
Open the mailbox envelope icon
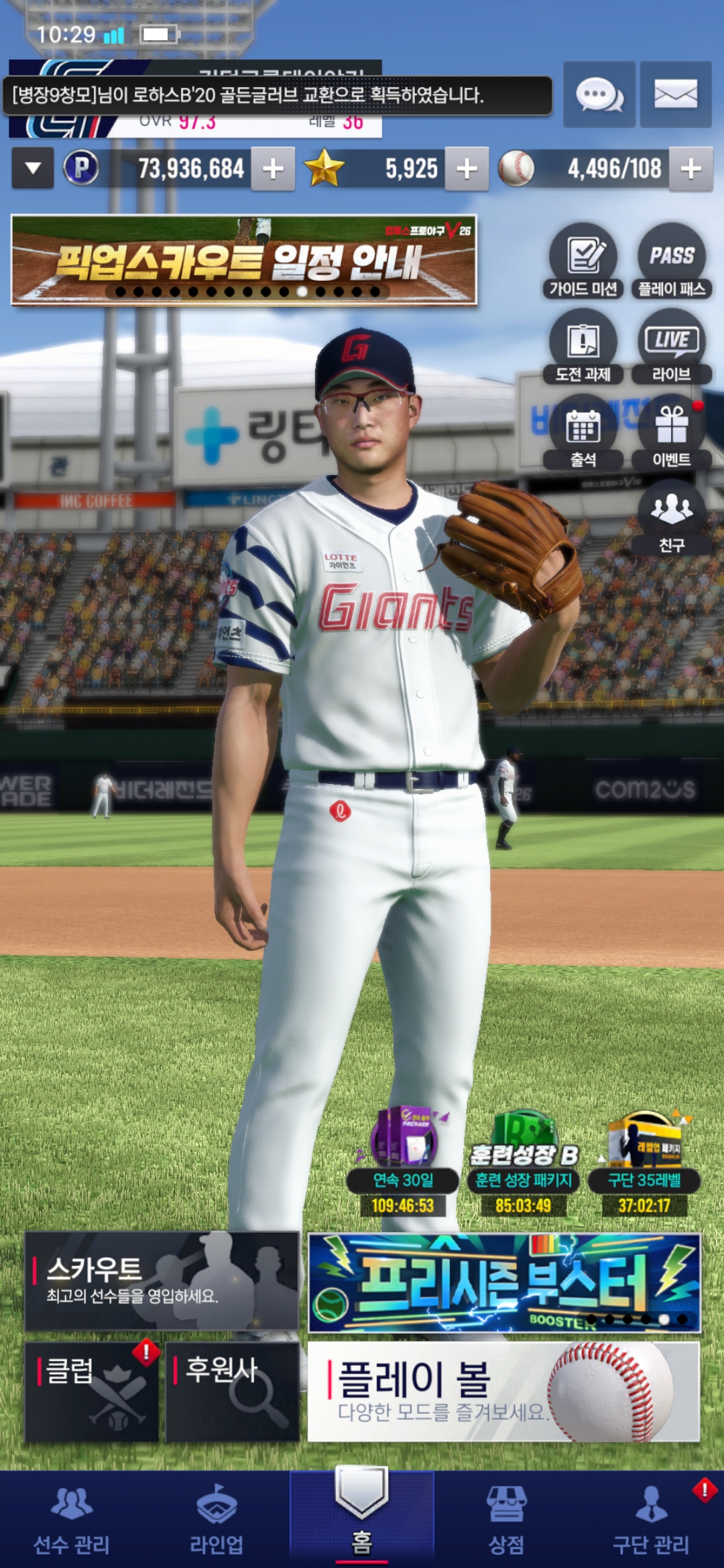pos(675,94)
